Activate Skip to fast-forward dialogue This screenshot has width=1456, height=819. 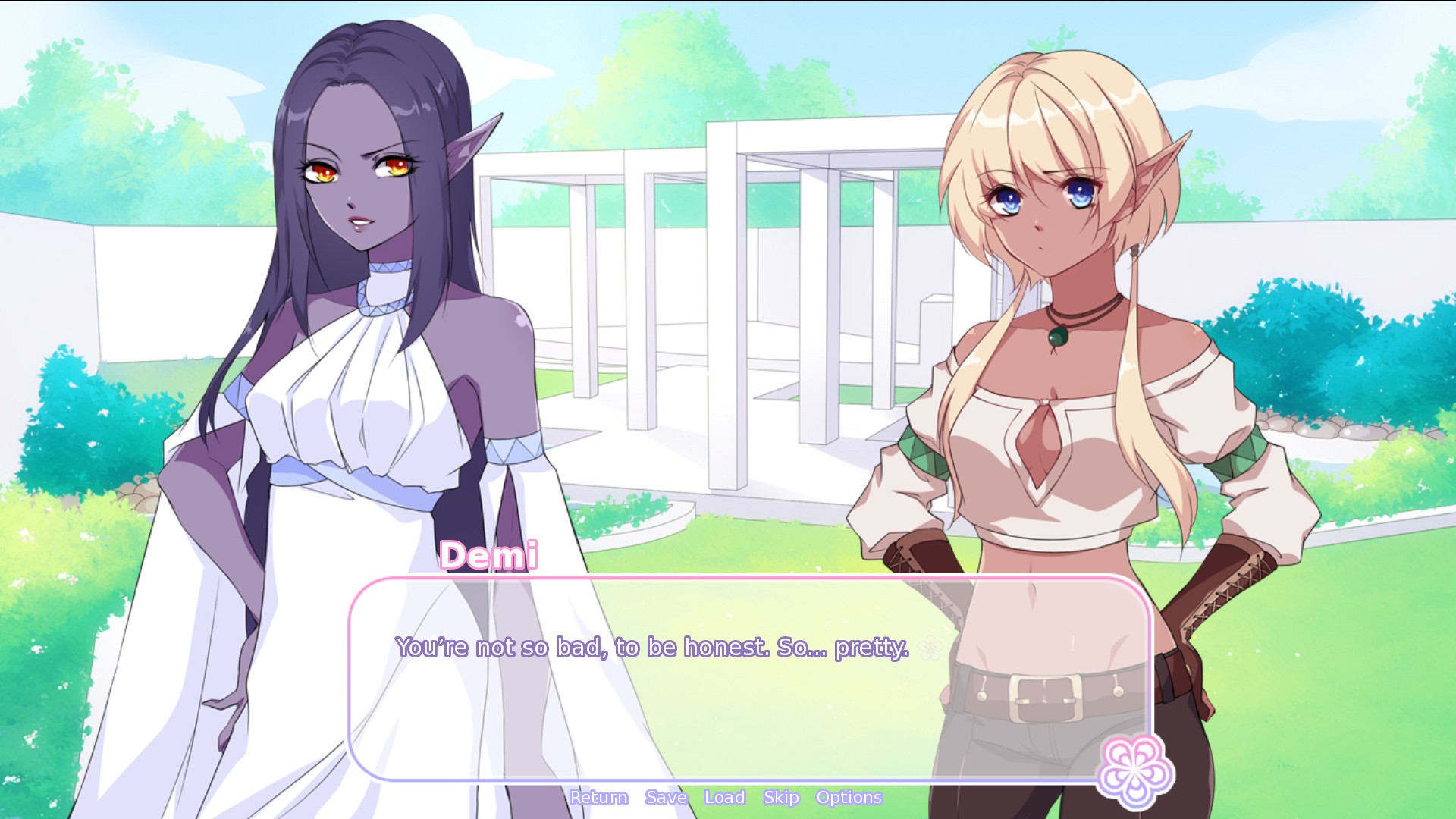[x=781, y=798]
